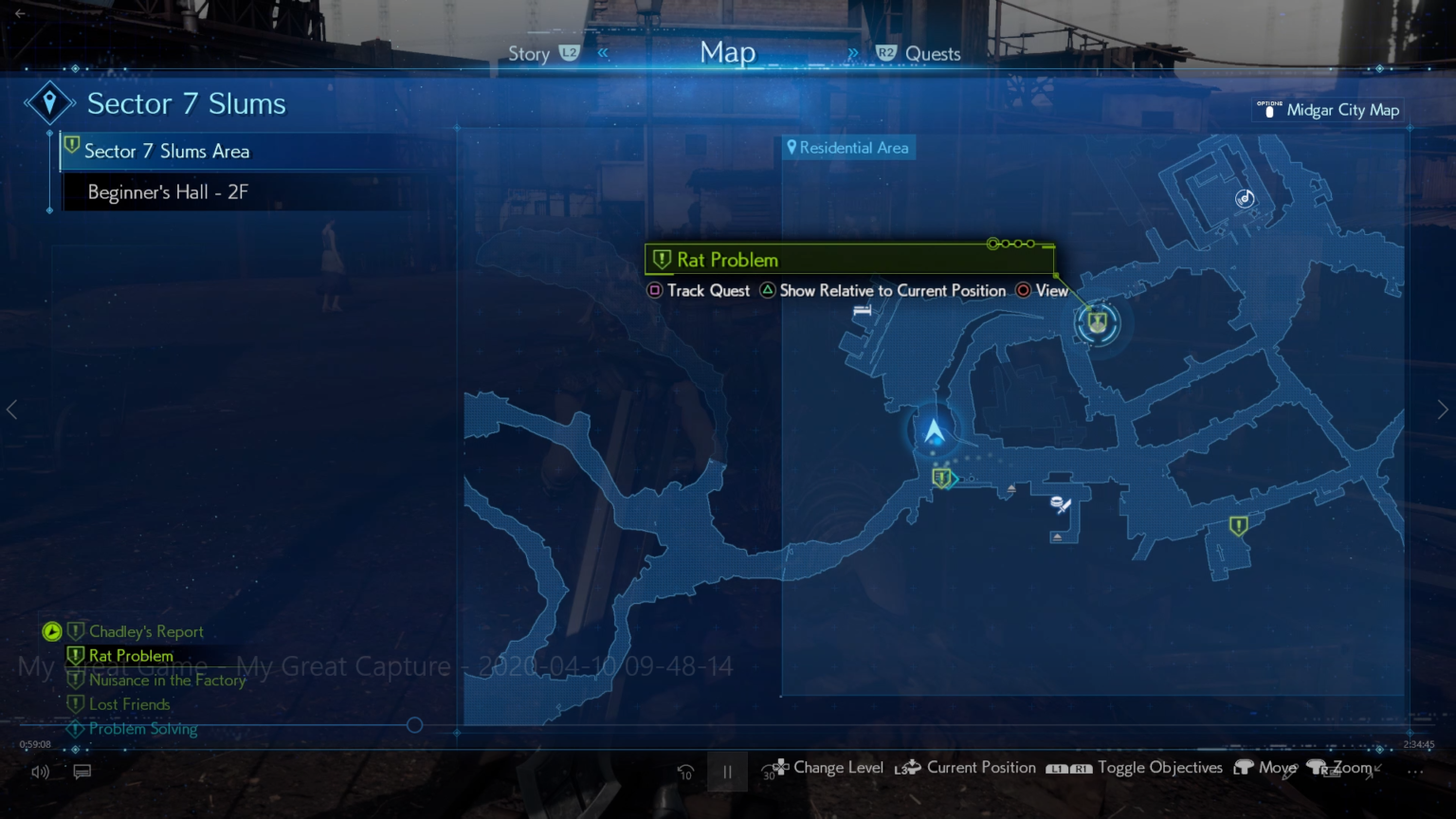Open the Quests tab
1456x819 pixels.
tap(932, 54)
